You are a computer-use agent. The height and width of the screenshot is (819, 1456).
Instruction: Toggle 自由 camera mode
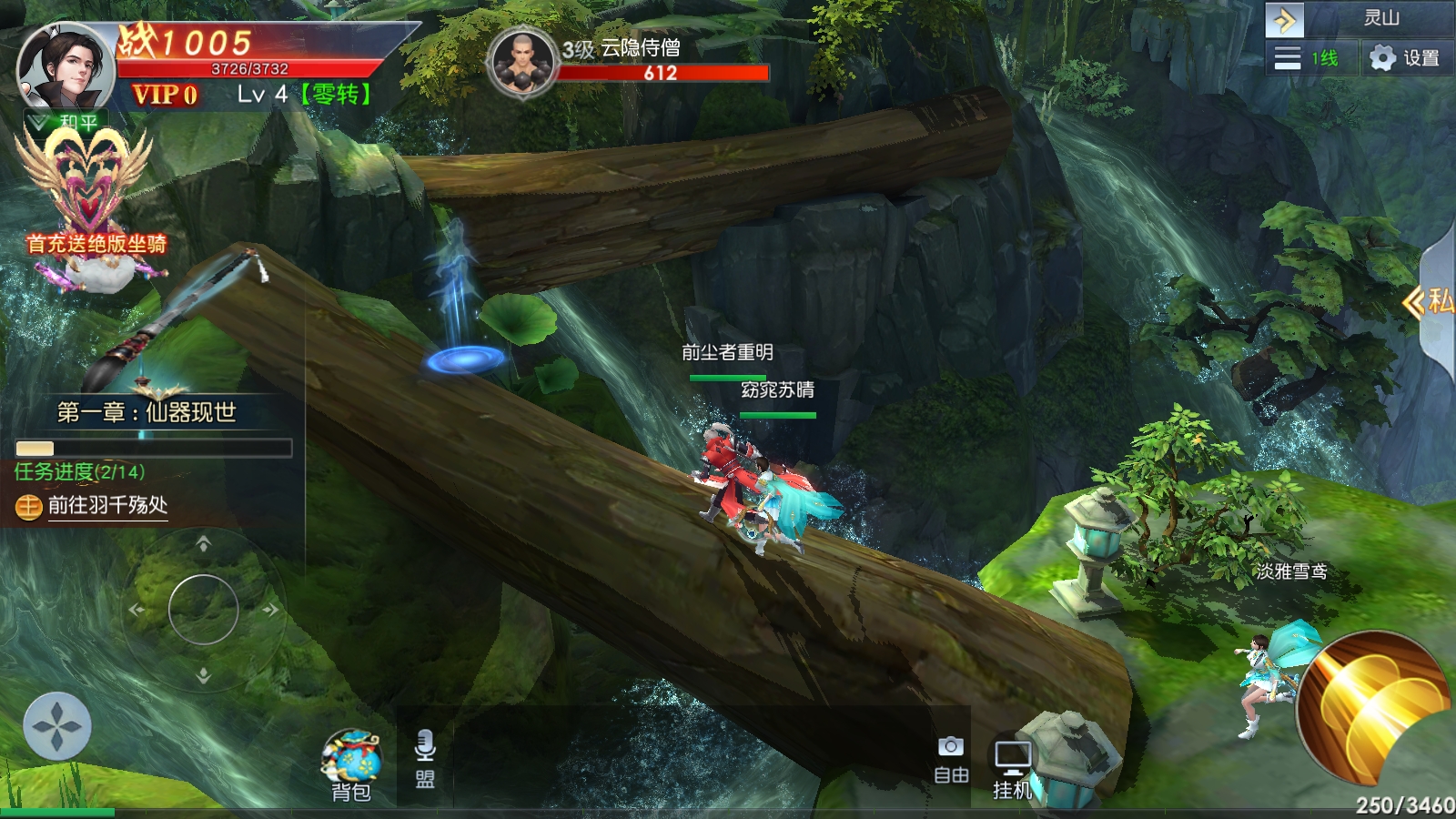[x=951, y=759]
